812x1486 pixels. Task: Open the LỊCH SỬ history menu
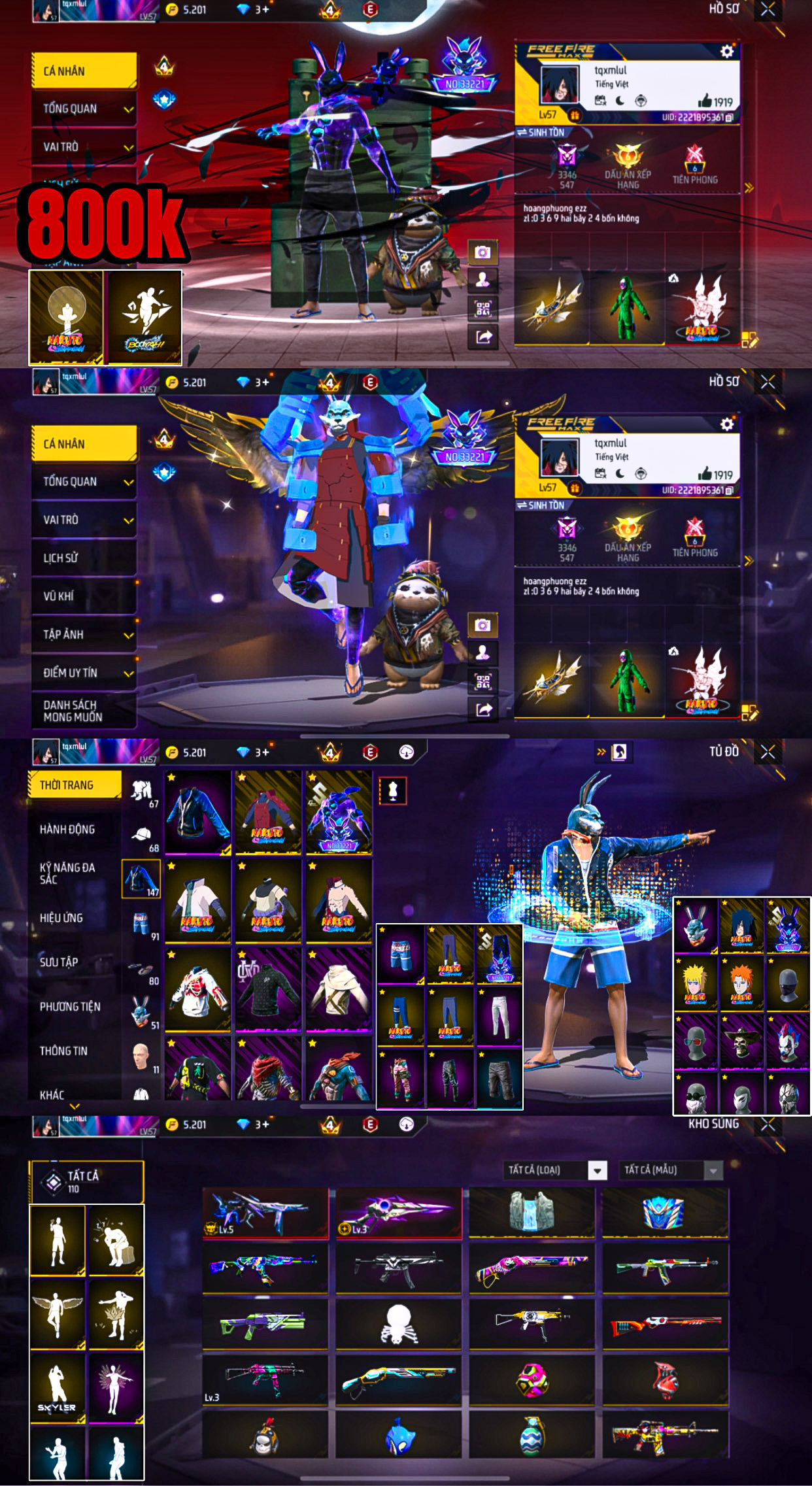pos(83,558)
